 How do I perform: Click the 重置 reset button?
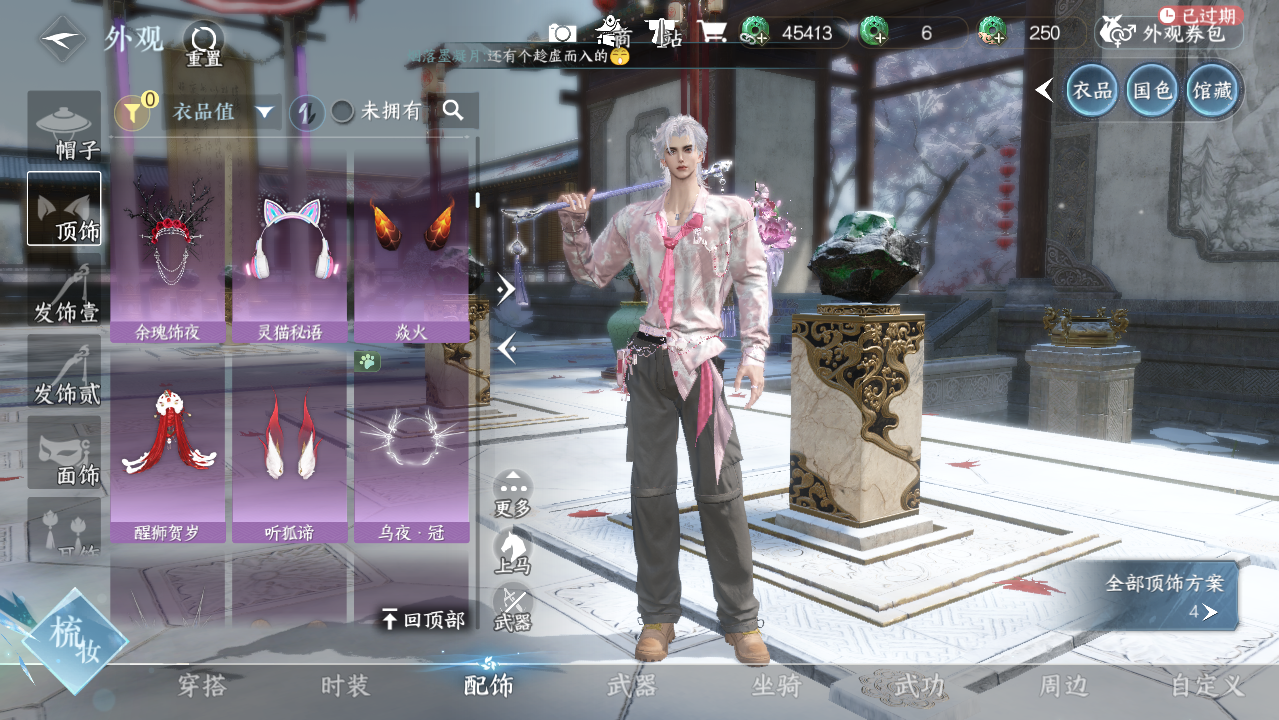click(204, 43)
